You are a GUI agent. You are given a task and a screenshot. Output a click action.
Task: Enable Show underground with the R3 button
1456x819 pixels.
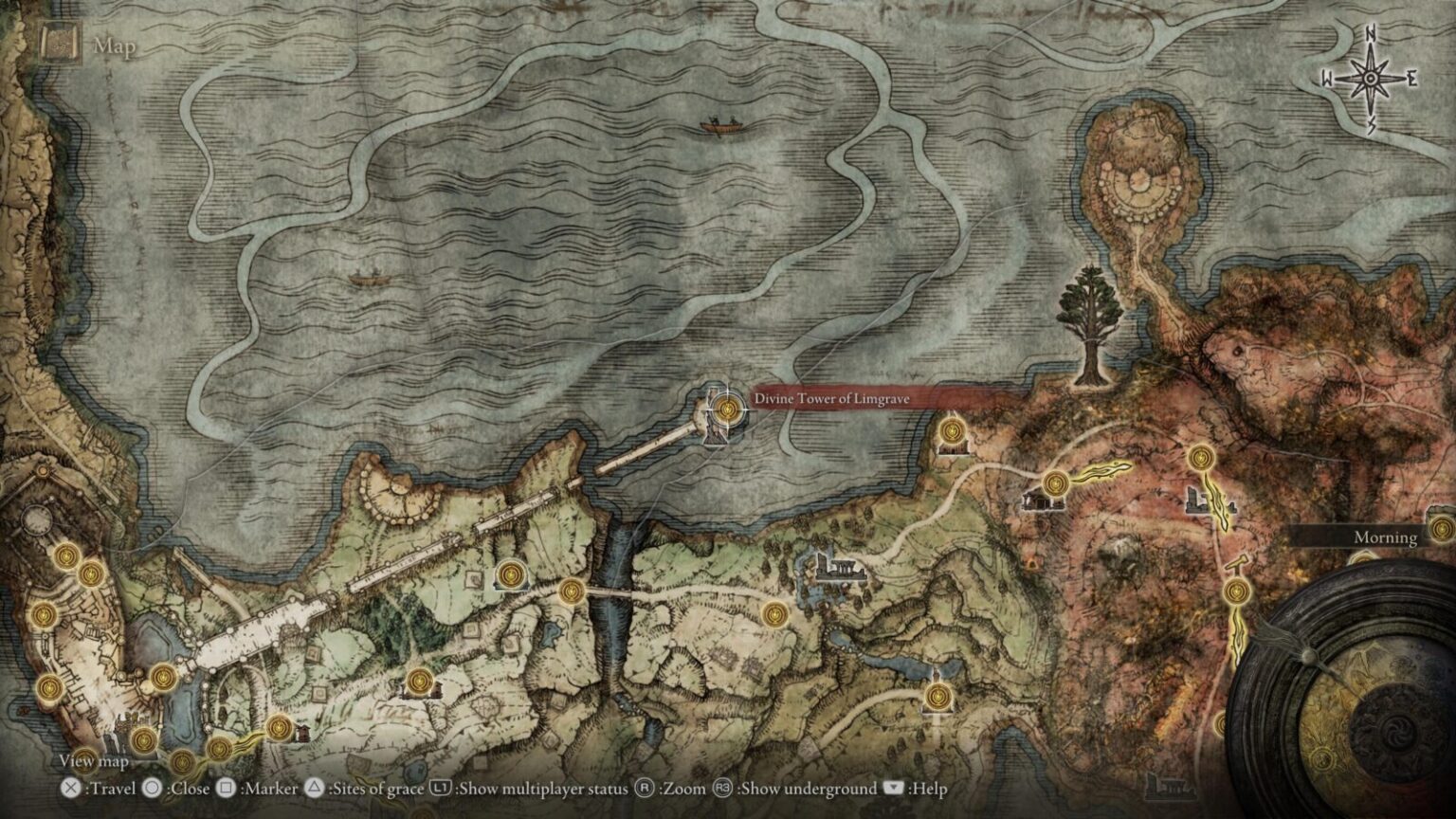click(x=720, y=788)
